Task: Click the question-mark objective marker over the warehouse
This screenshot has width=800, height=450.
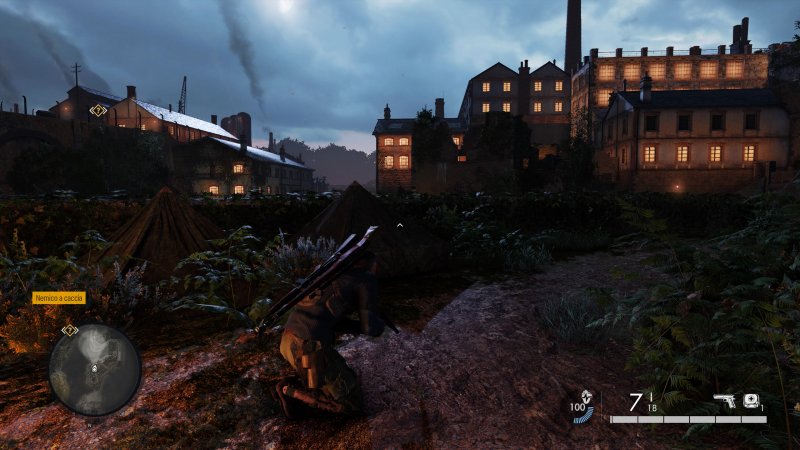Action: 98,110
